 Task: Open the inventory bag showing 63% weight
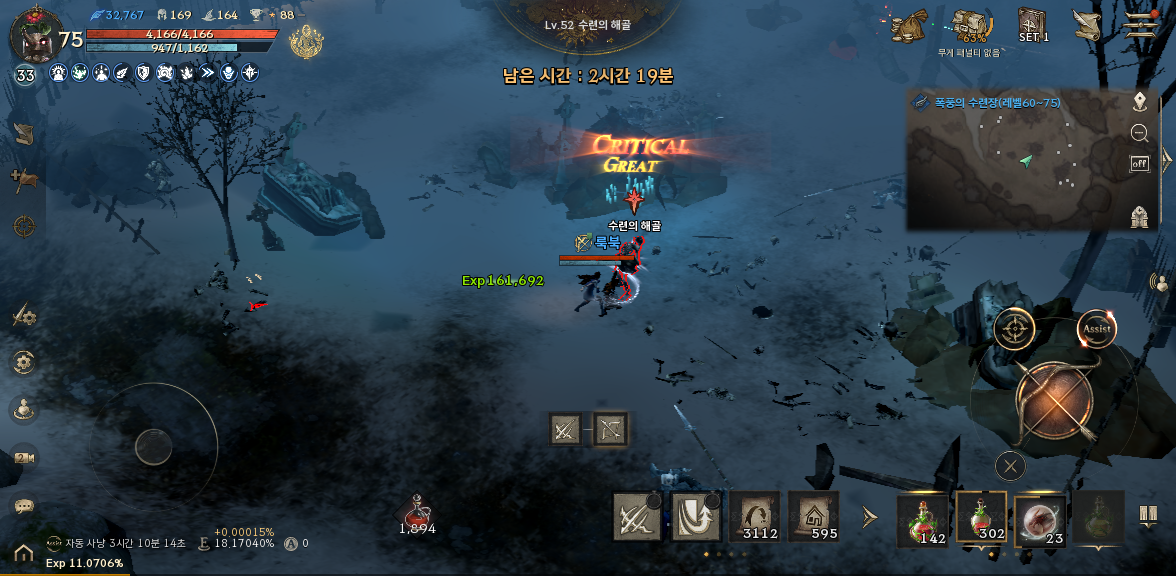click(x=970, y=27)
